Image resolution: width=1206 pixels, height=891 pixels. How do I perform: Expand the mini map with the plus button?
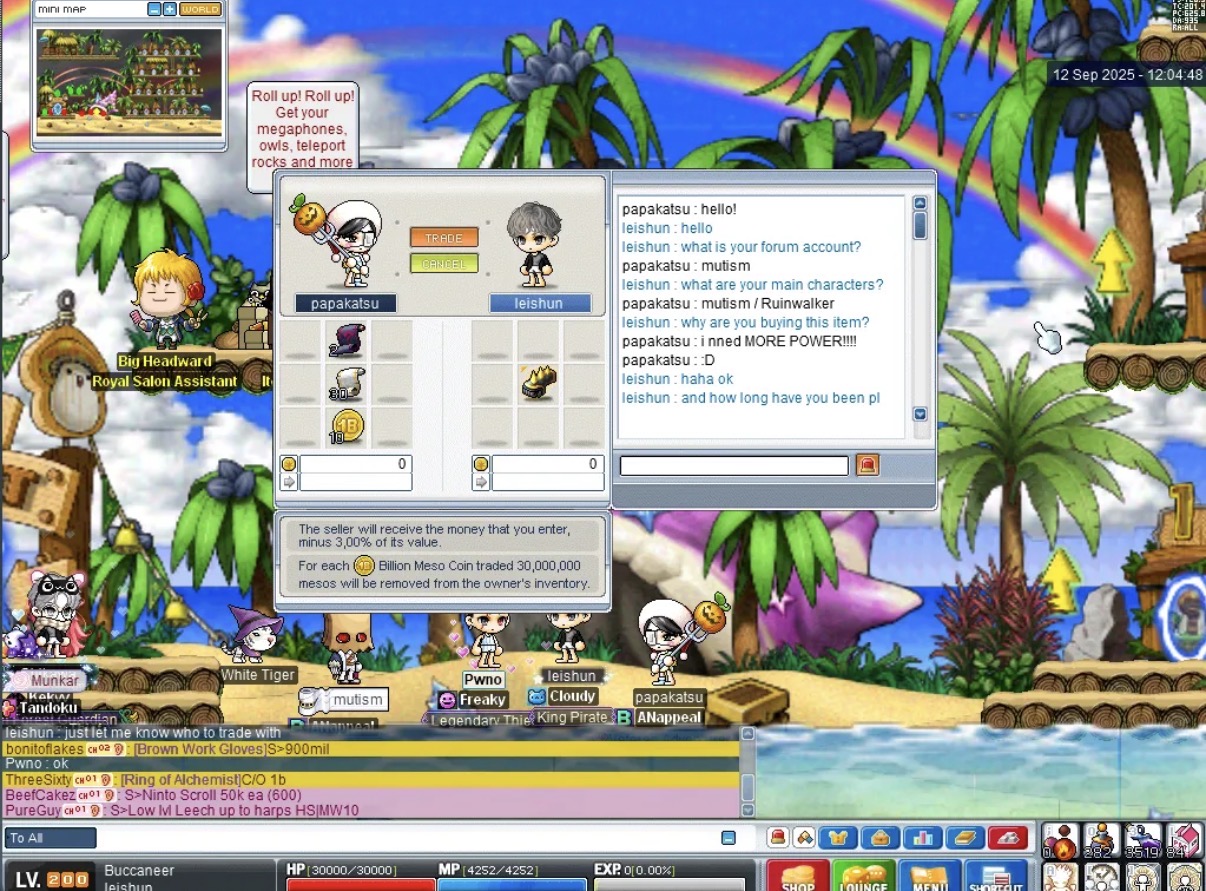pyautogui.click(x=169, y=9)
